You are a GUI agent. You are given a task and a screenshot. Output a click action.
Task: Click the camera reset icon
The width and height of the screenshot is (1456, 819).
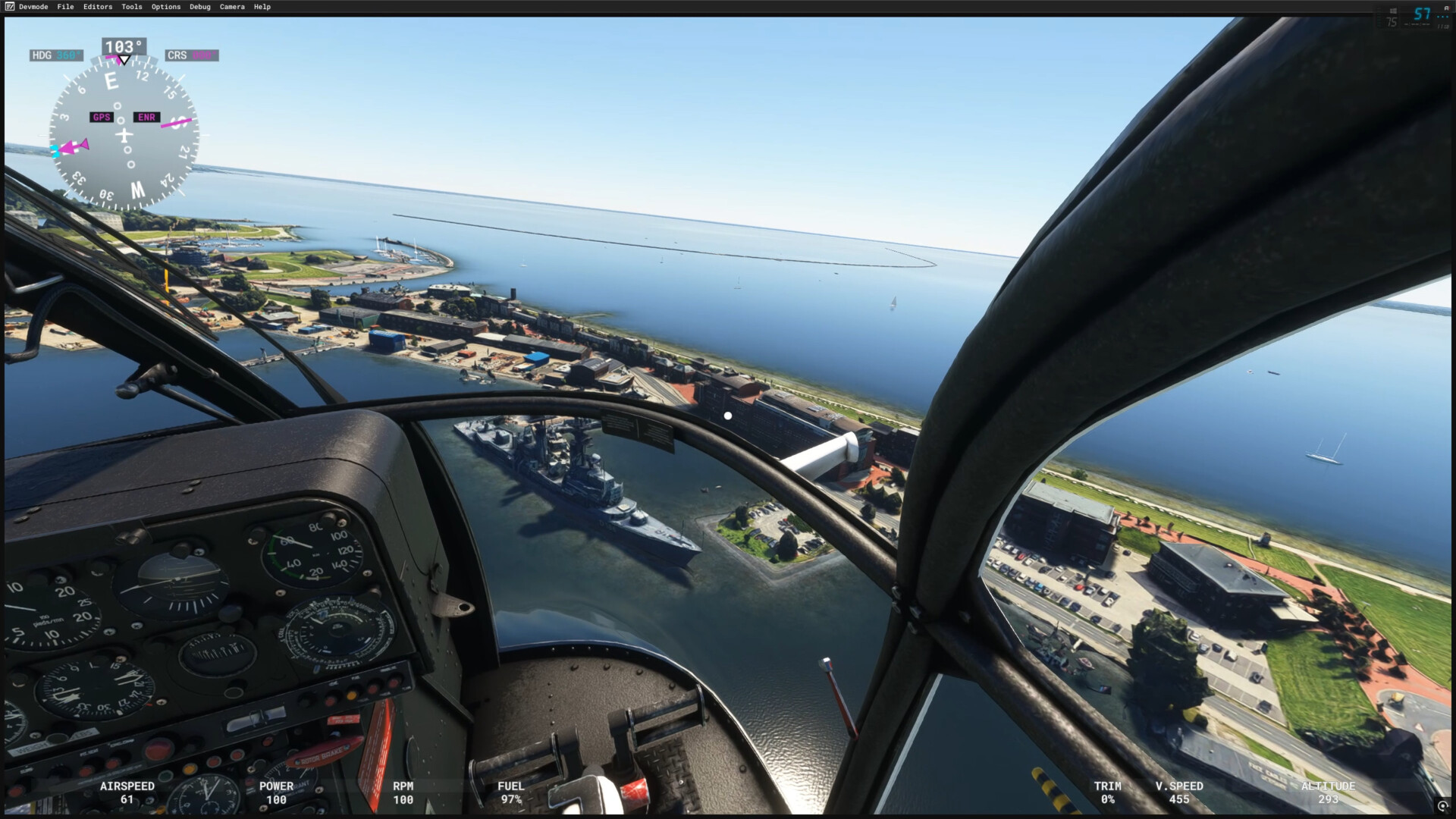1442,806
